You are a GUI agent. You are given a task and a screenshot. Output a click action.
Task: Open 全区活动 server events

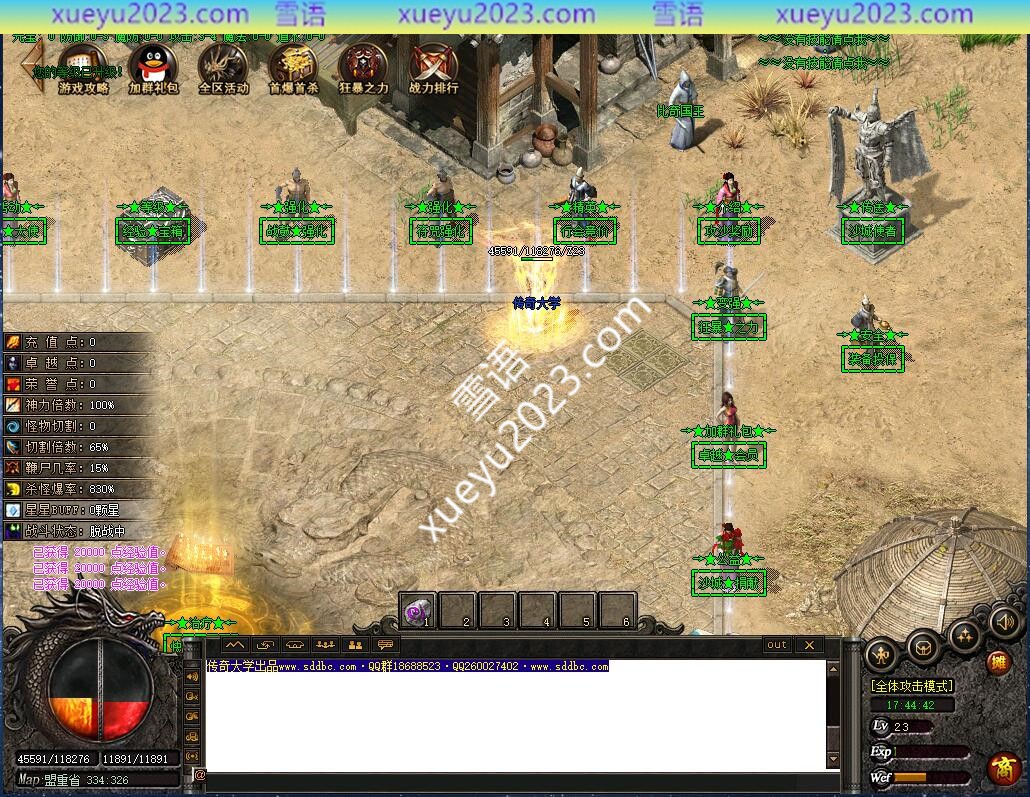click(223, 65)
